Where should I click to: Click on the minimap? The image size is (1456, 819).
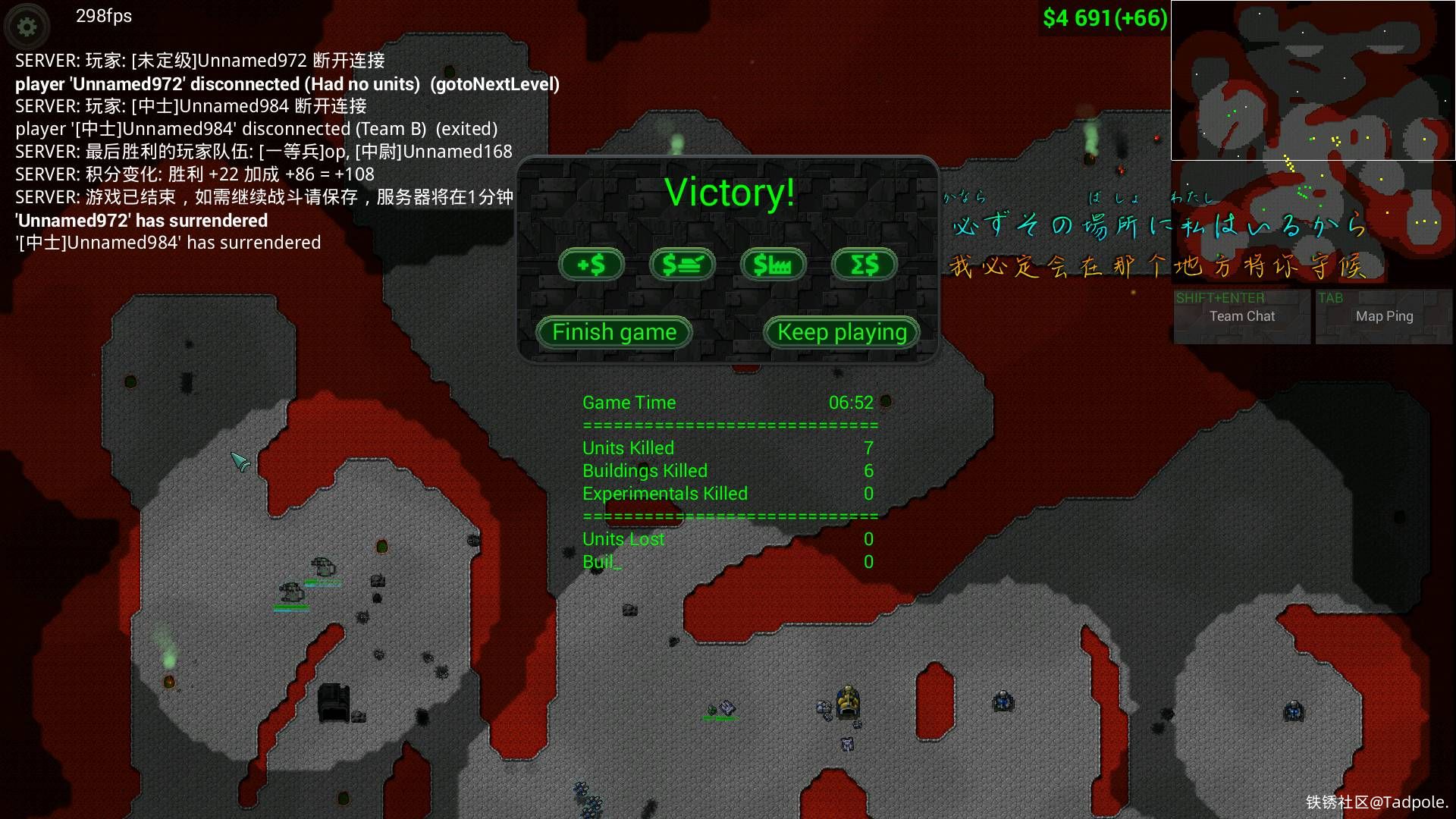click(1313, 80)
